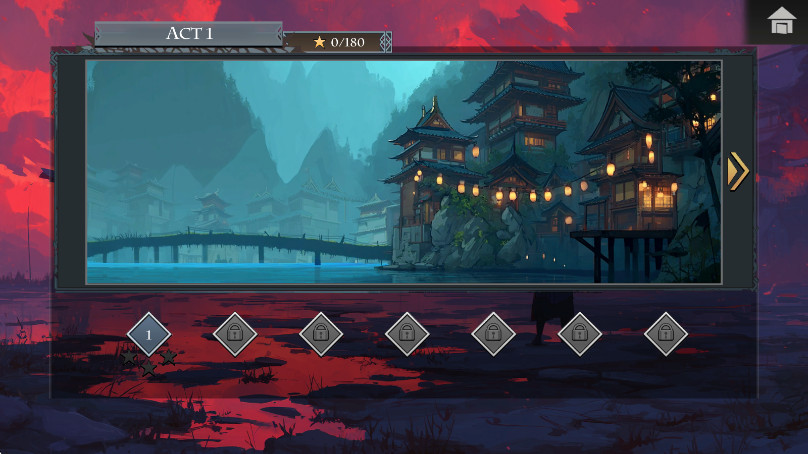Go to the next act with the gold arrow
This screenshot has height=454, width=808.
coord(737,171)
